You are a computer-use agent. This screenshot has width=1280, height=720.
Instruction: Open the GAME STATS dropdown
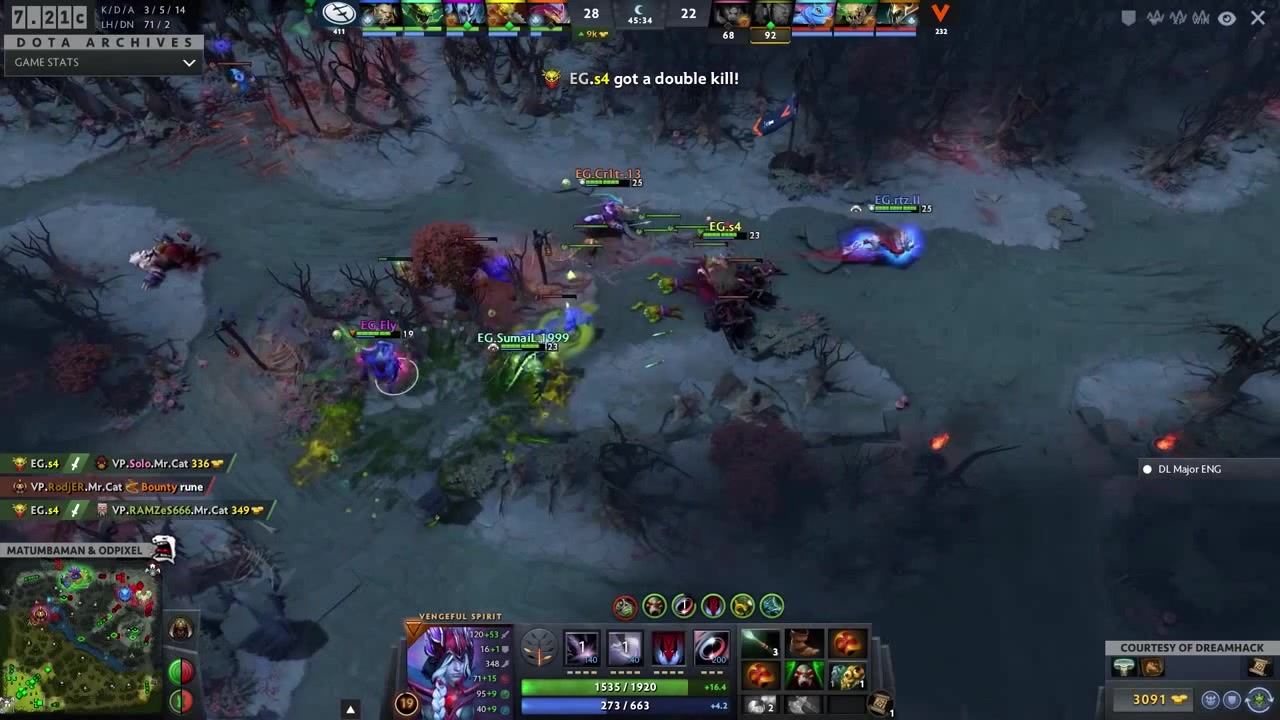(x=100, y=62)
